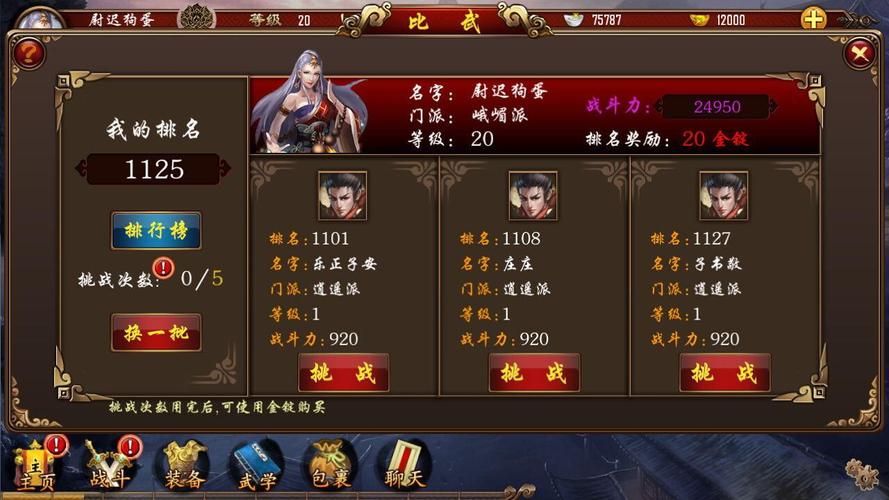Select the portrait of opponent 乐正子安
The height and width of the screenshot is (500, 889).
[342, 196]
